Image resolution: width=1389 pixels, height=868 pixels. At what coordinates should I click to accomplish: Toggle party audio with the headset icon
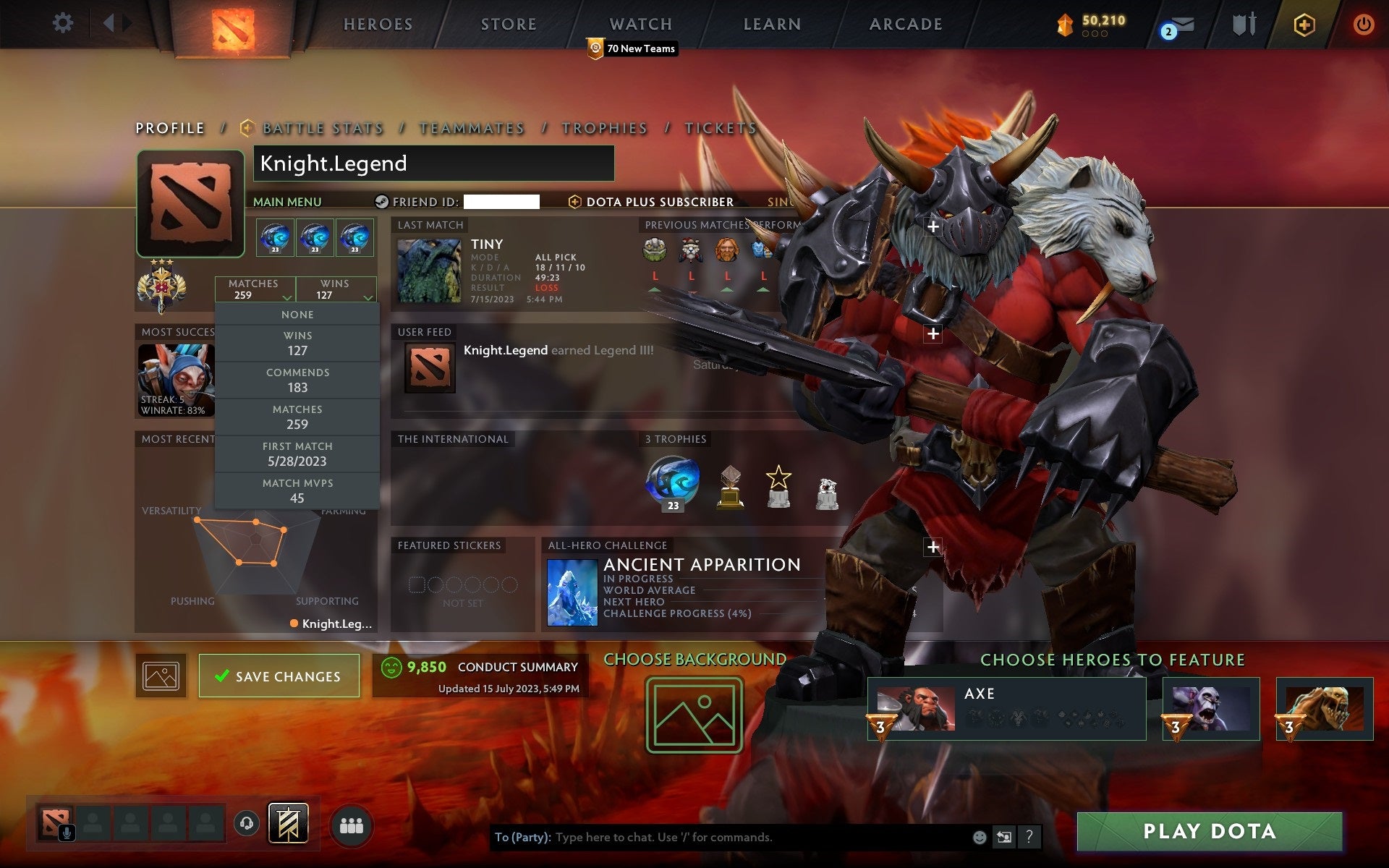[247, 825]
